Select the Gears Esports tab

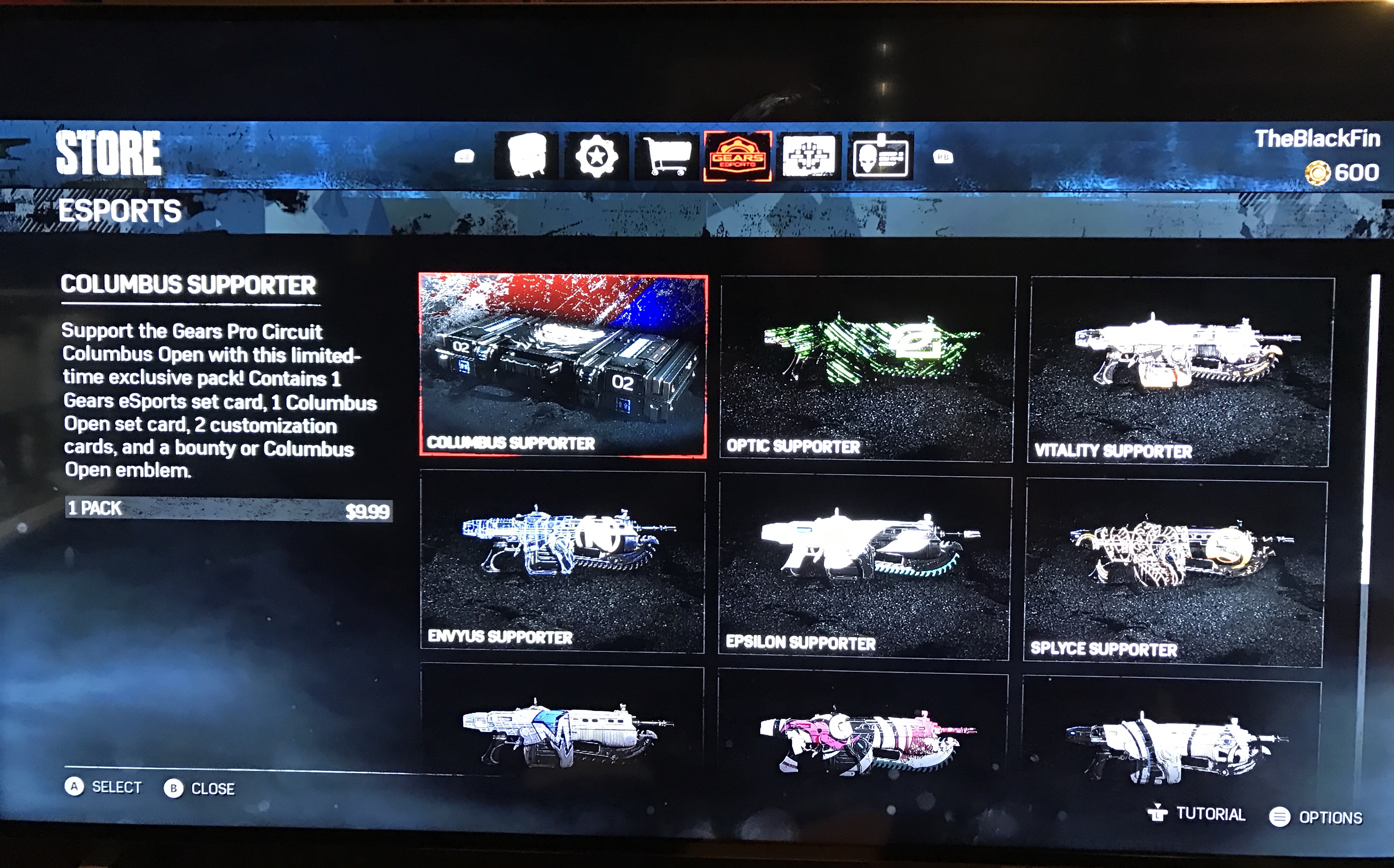point(737,156)
